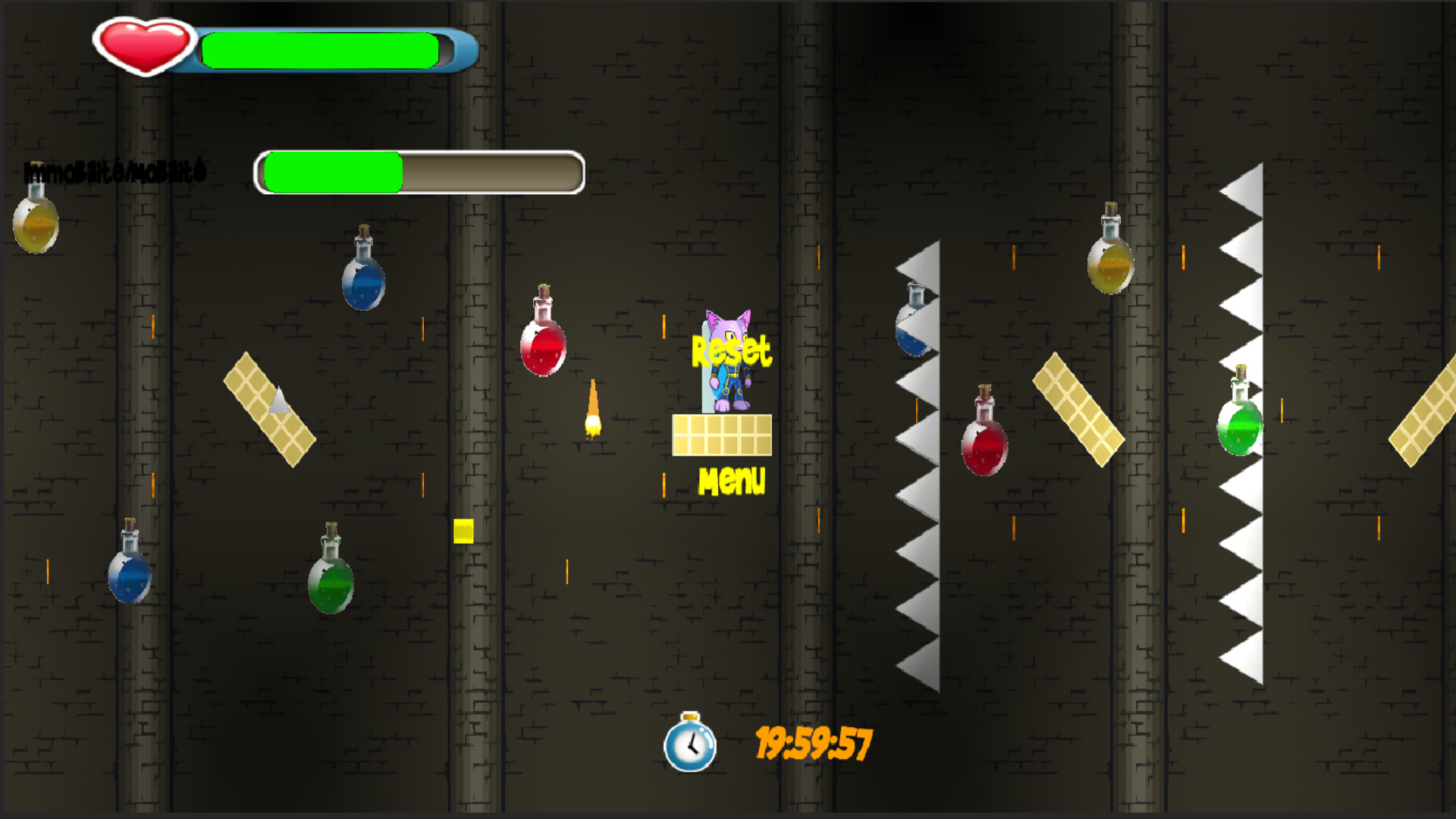Click the blue potion on the lower left
The height and width of the screenshot is (819, 1456).
pyautogui.click(x=127, y=576)
